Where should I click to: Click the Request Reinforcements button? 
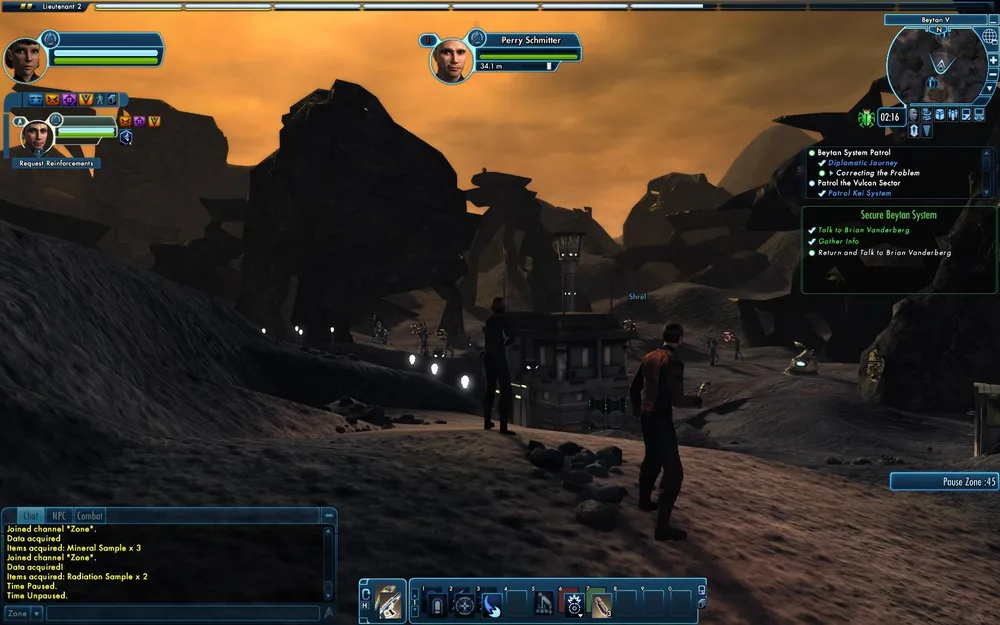56,163
